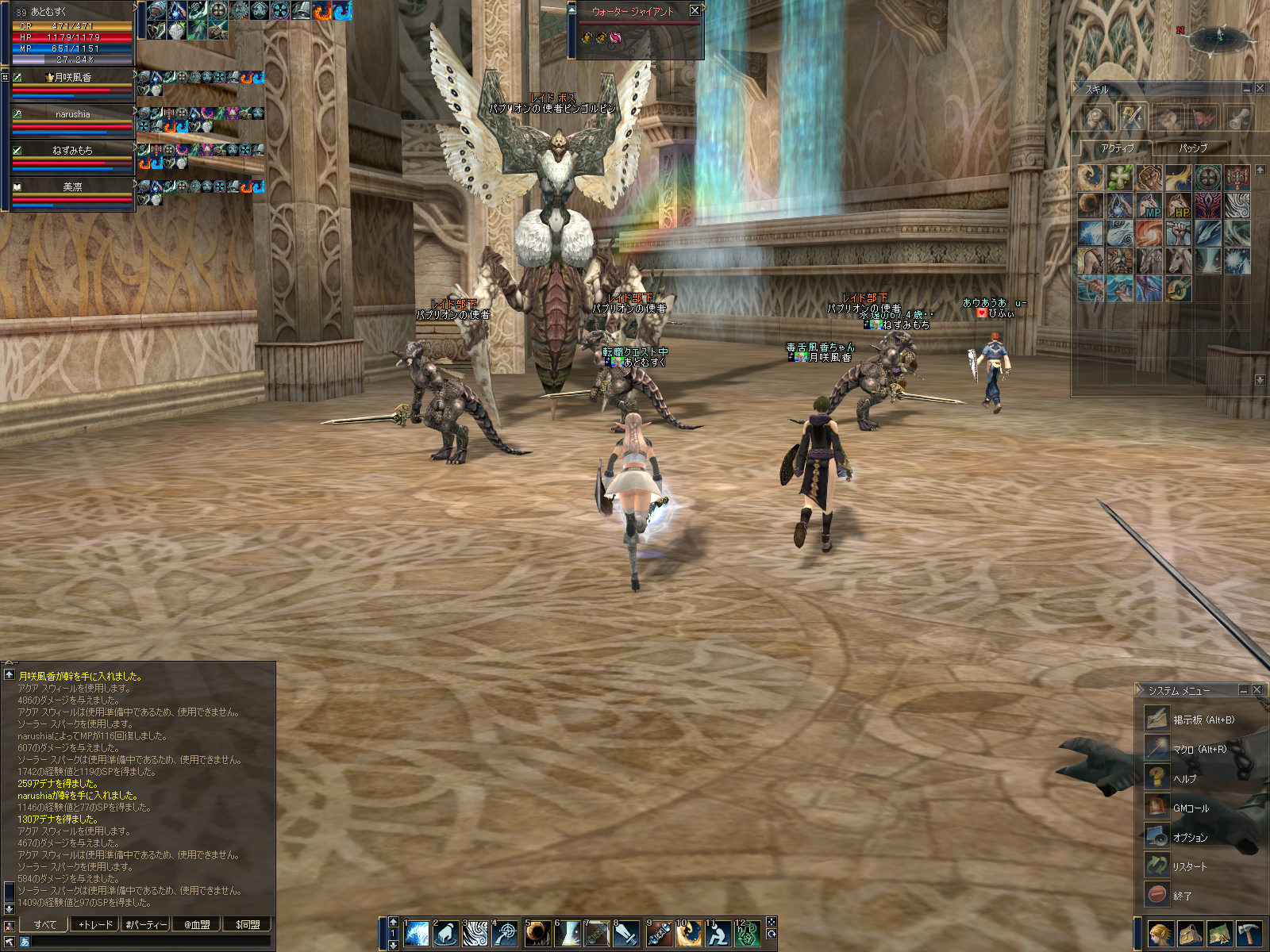Select party member narushia
The height and width of the screenshot is (952, 1270).
[72, 114]
